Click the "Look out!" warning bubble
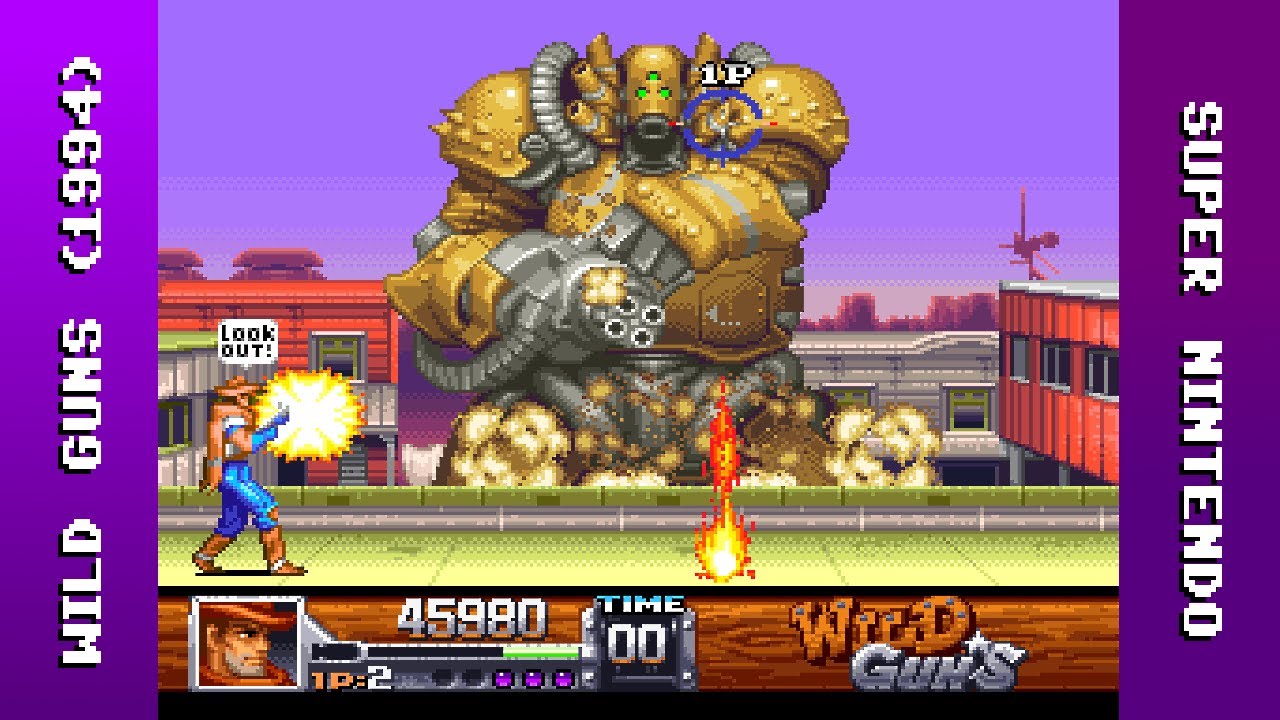 pos(246,341)
